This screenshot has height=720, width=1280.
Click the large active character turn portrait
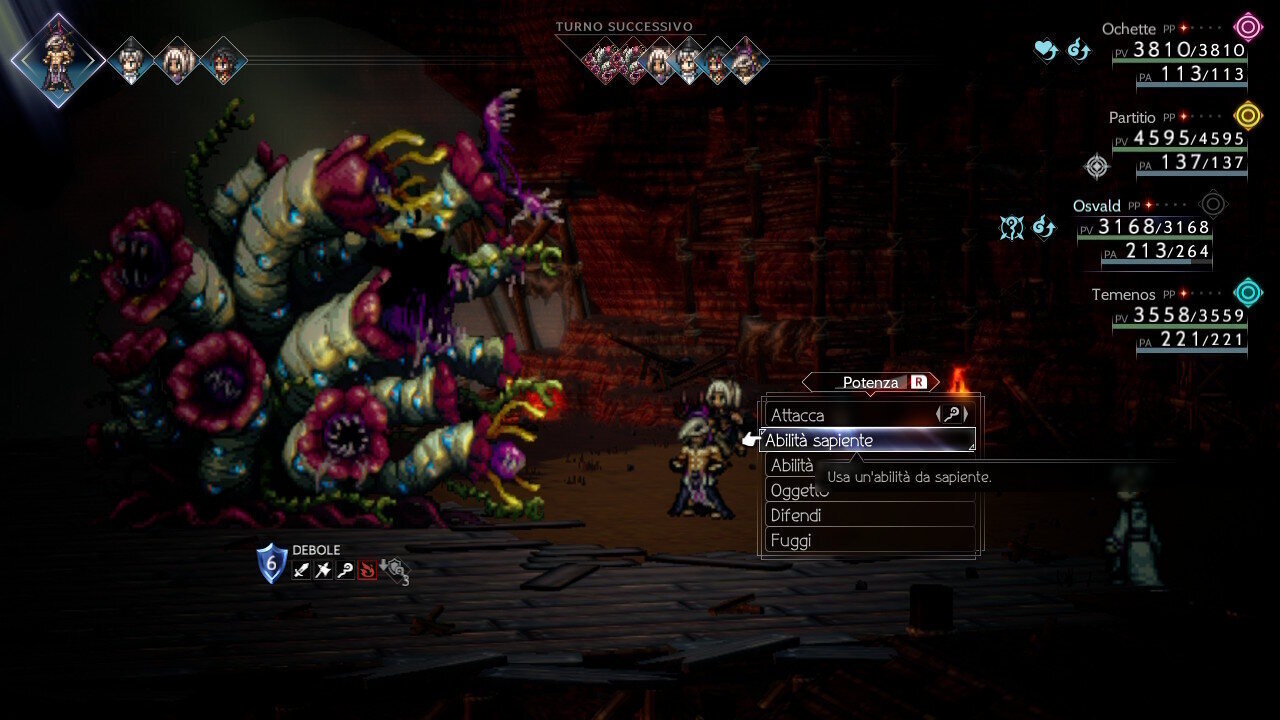click(58, 60)
